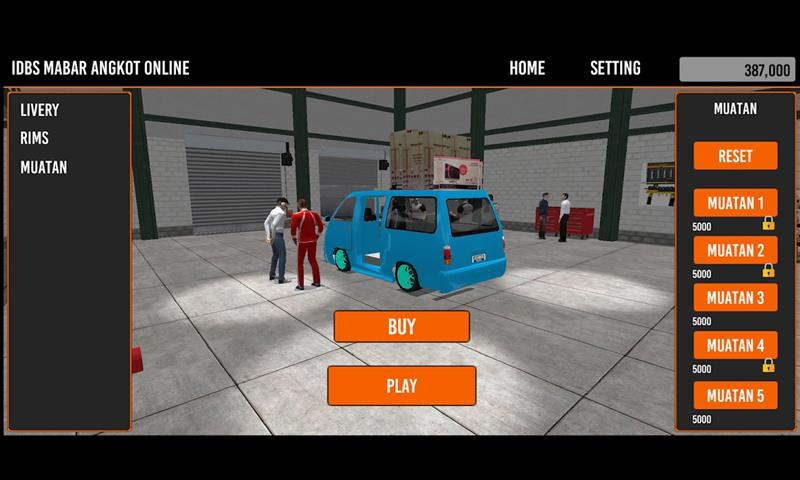Click the orange BUY button
This screenshot has width=800, height=480.
(401, 326)
